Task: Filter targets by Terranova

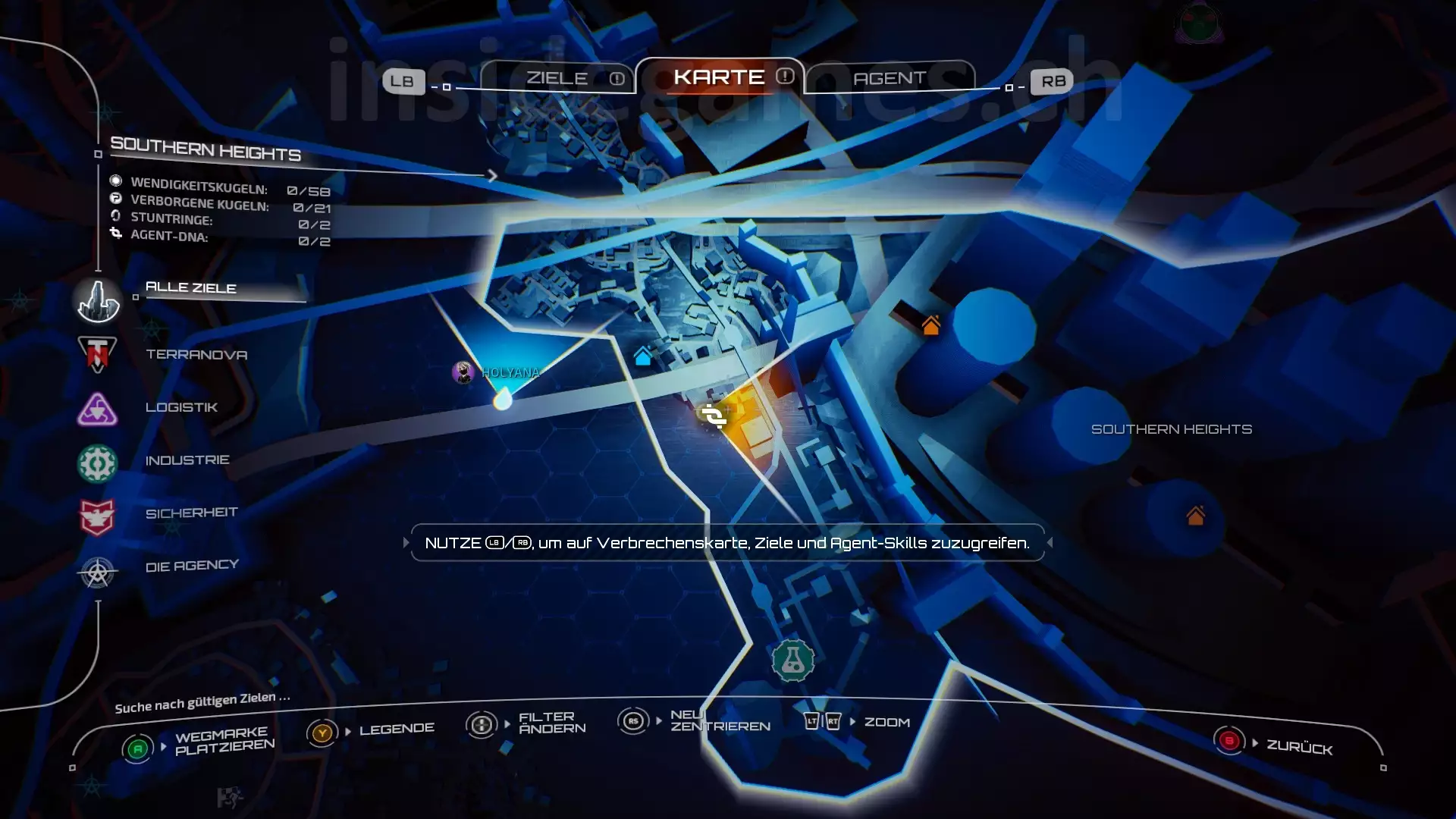Action: tap(196, 354)
